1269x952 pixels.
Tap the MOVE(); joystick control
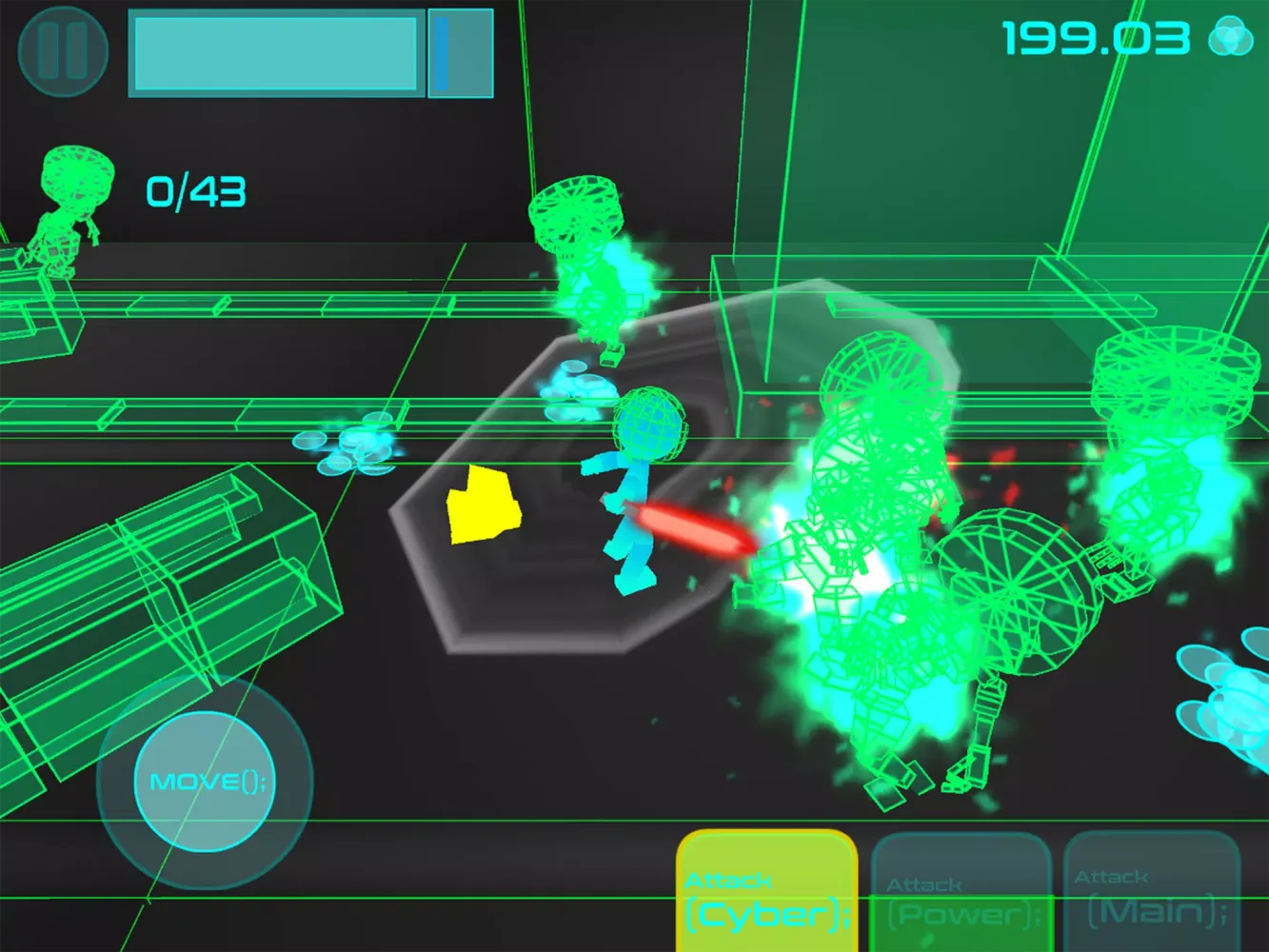pyautogui.click(x=204, y=781)
